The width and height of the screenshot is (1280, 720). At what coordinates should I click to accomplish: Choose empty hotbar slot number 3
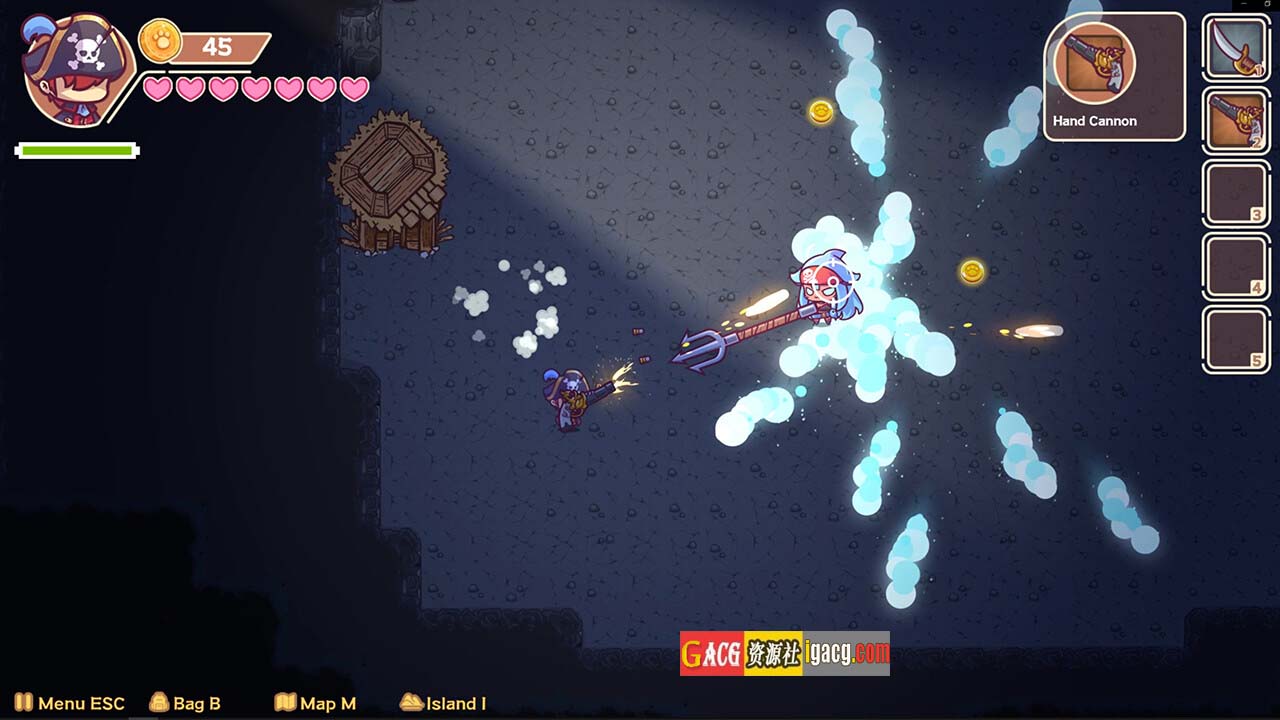coord(1236,194)
